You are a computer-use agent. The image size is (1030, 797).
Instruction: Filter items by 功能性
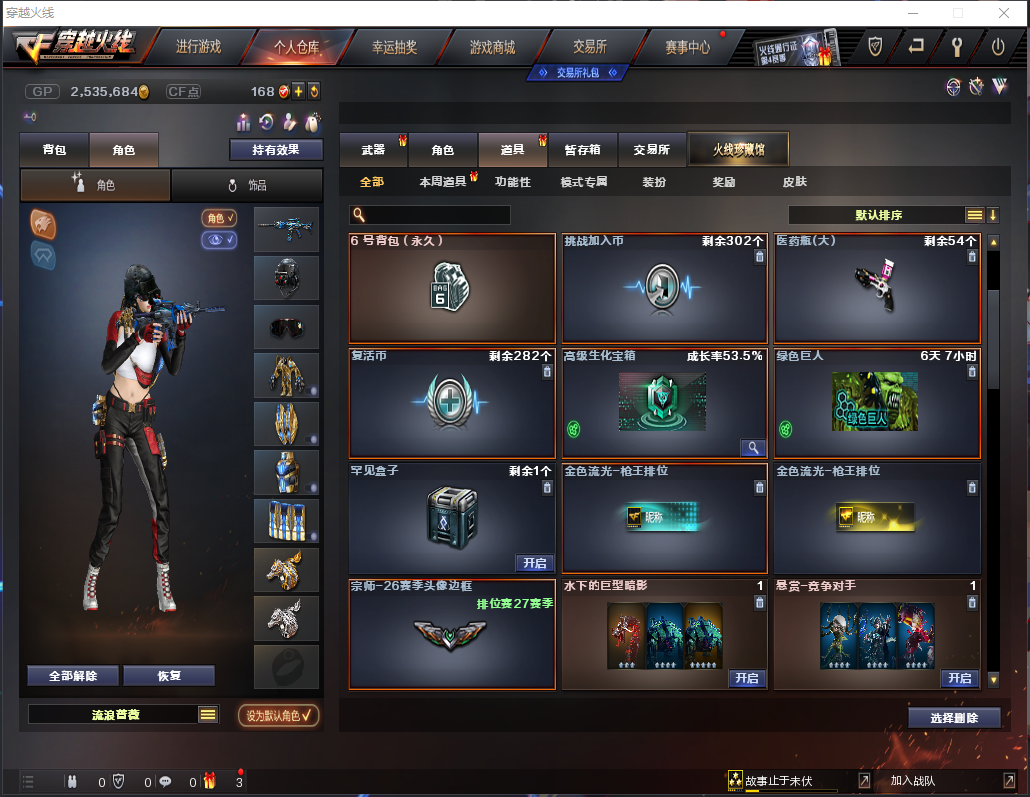click(513, 182)
